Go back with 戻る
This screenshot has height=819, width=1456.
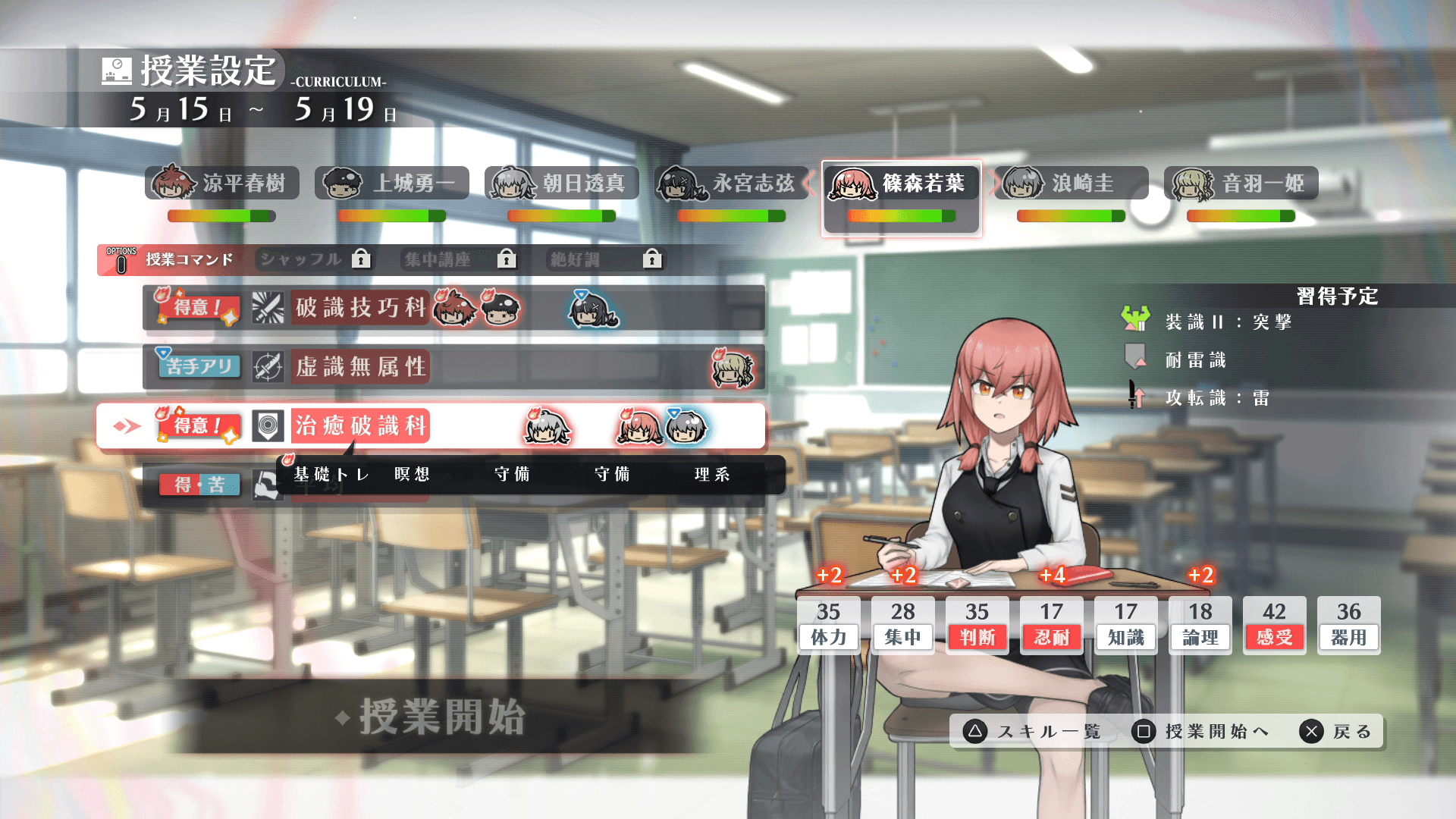tap(1336, 732)
